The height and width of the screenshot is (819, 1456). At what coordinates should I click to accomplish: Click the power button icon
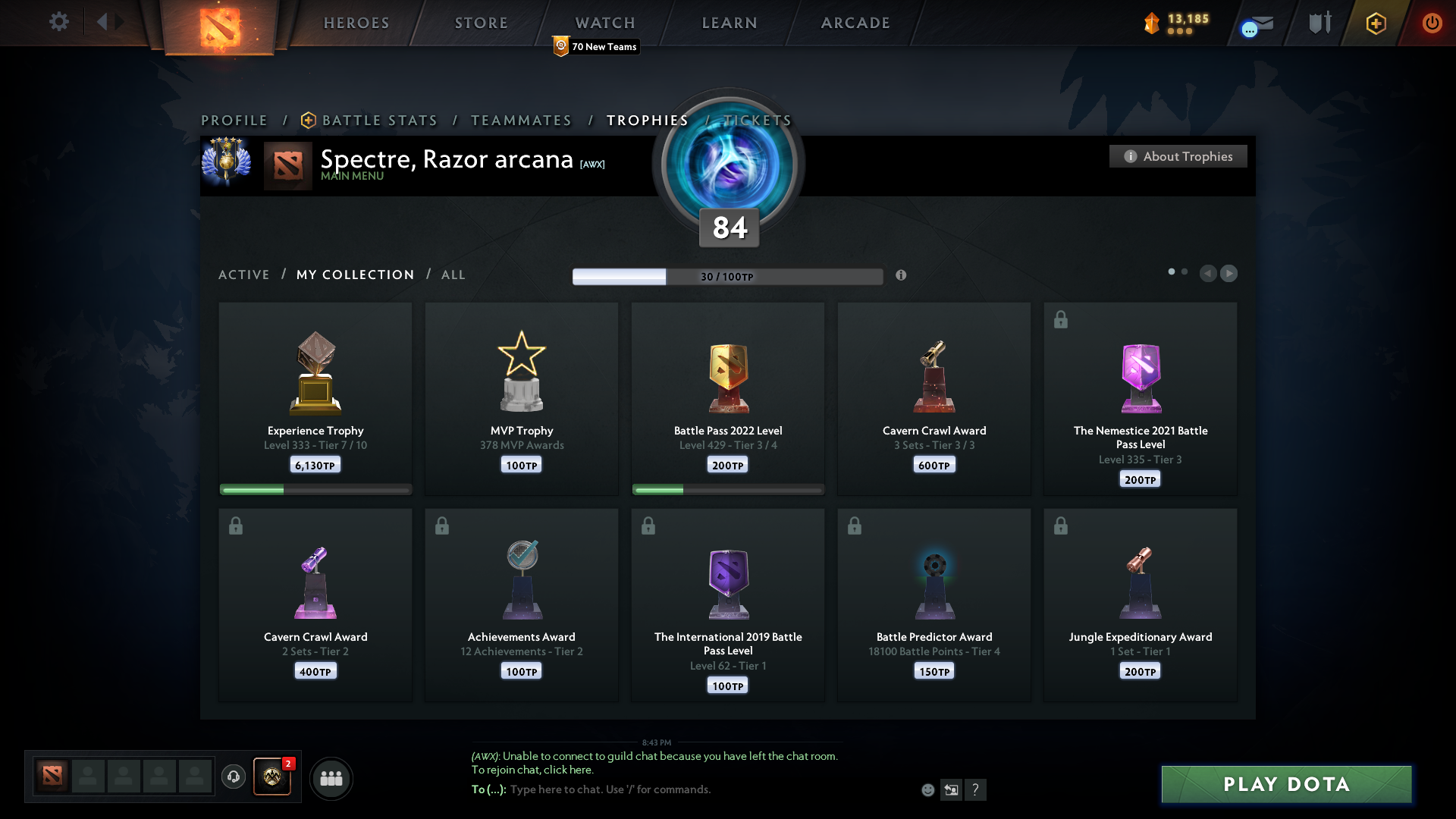[x=1432, y=23]
